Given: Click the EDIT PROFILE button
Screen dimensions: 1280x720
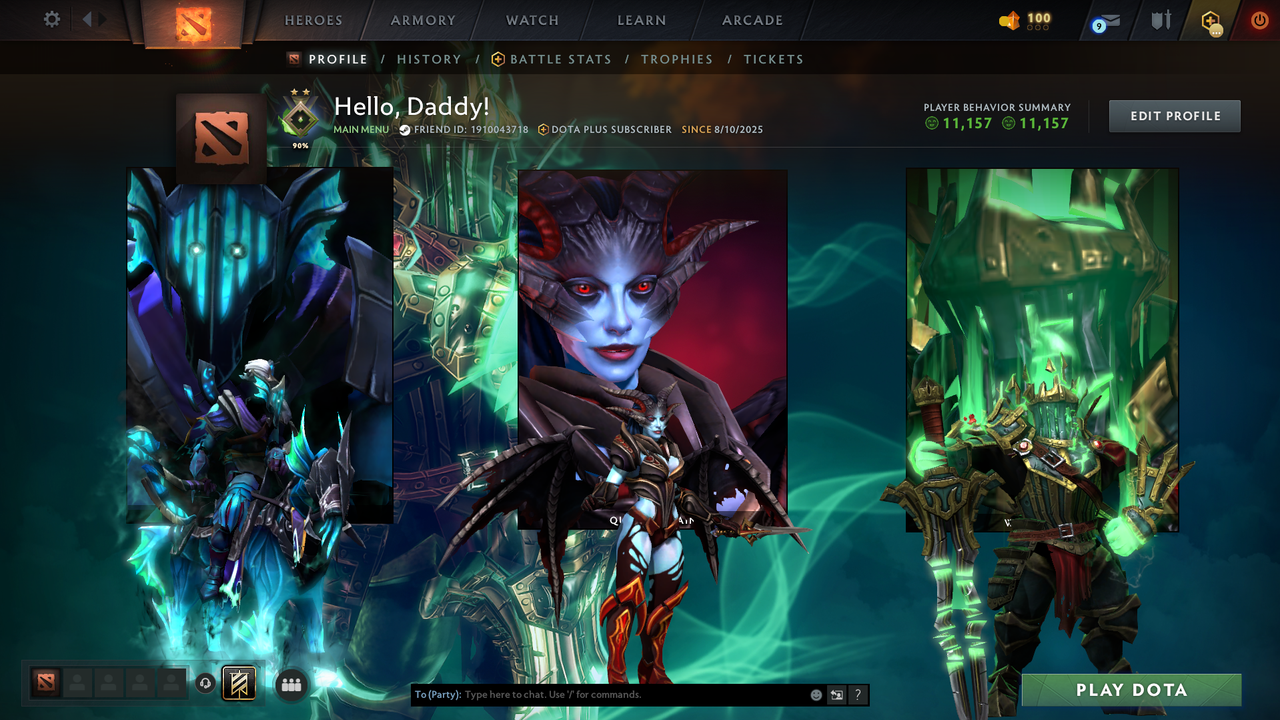Looking at the screenshot, I should (x=1174, y=115).
